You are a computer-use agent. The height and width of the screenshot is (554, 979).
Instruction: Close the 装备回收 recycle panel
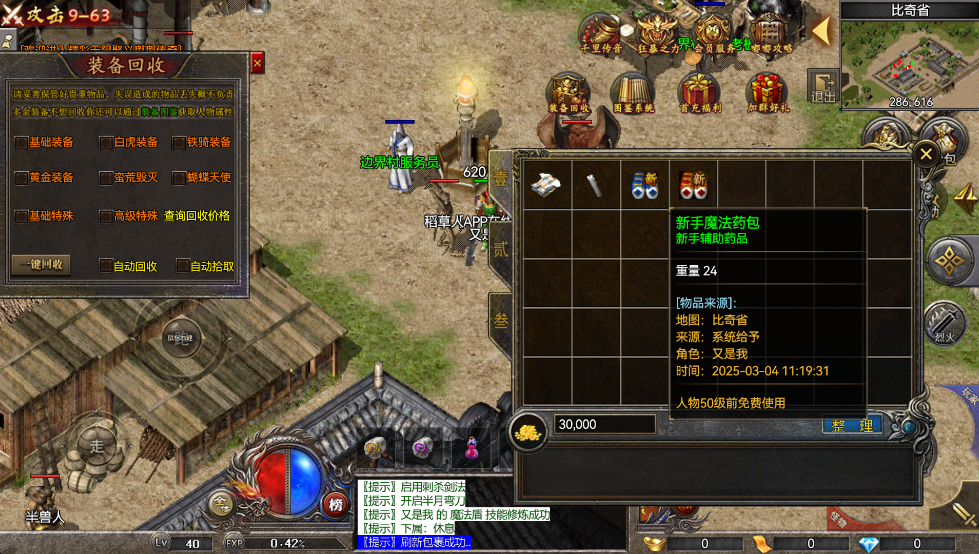pyautogui.click(x=257, y=64)
